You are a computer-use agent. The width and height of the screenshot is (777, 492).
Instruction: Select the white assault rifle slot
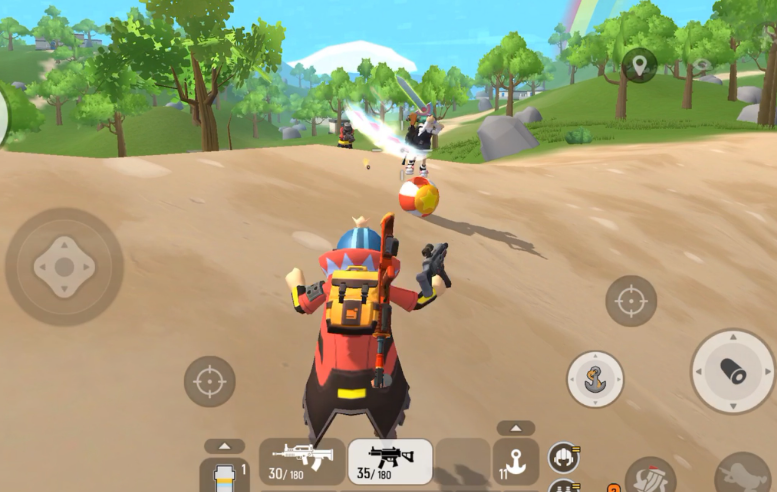(x=302, y=461)
